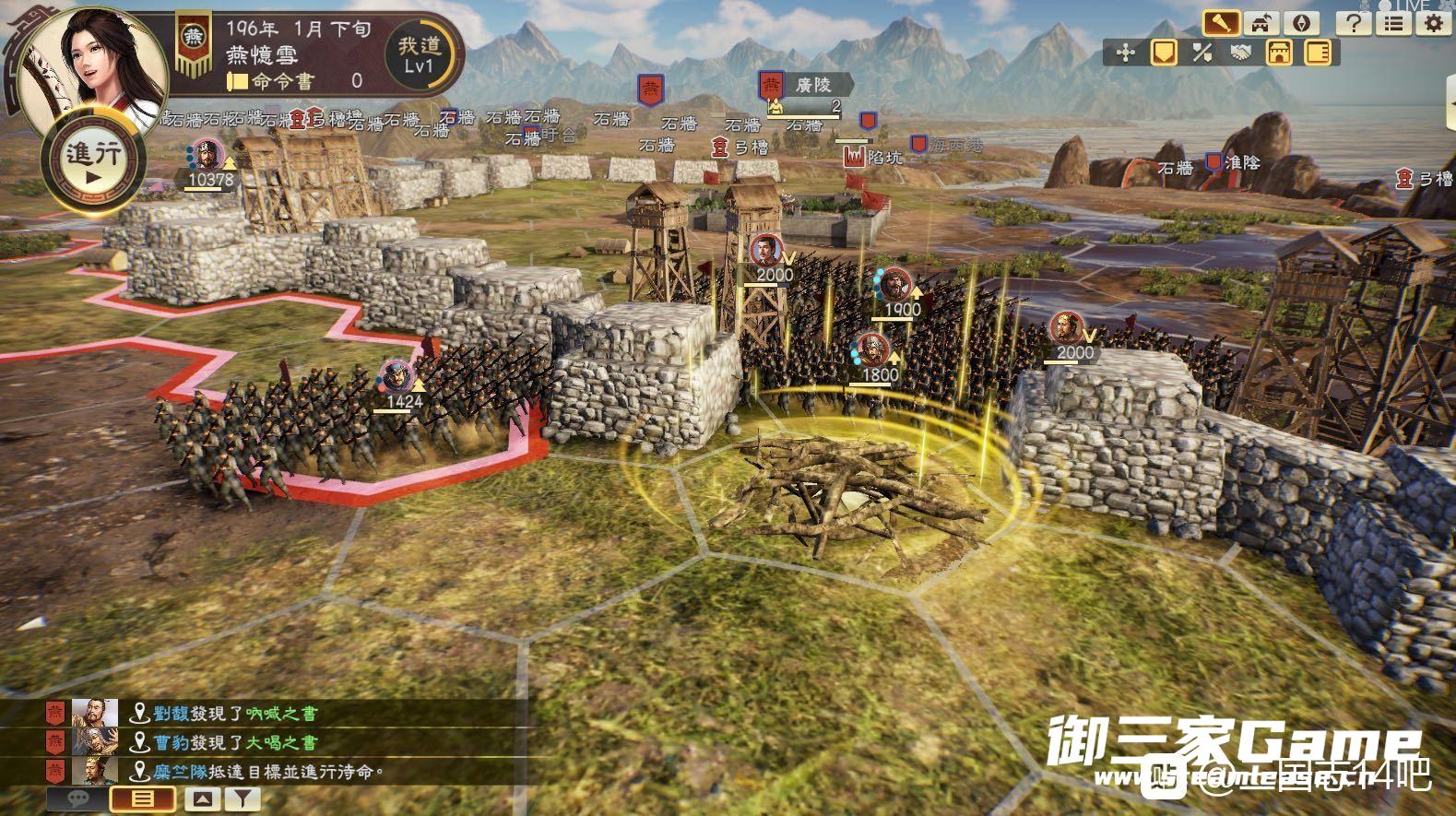The height and width of the screenshot is (816, 1456).
Task: Click the compass orientation button
Action: (1304, 22)
